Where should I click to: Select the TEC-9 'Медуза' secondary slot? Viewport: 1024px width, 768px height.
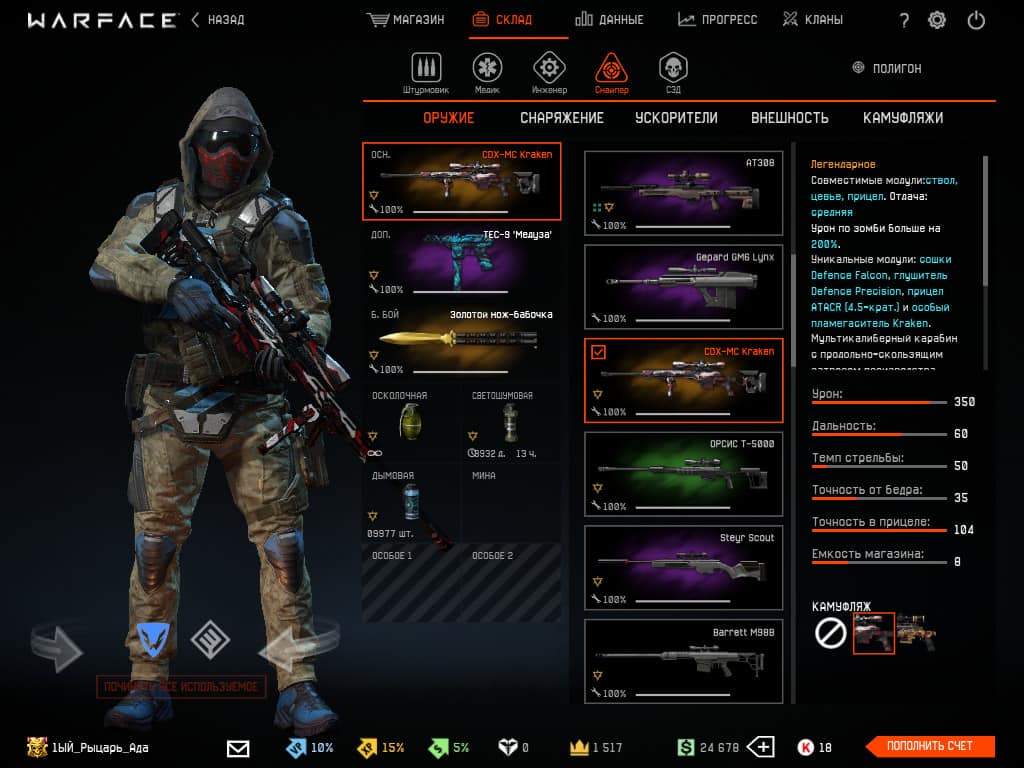[x=461, y=262]
